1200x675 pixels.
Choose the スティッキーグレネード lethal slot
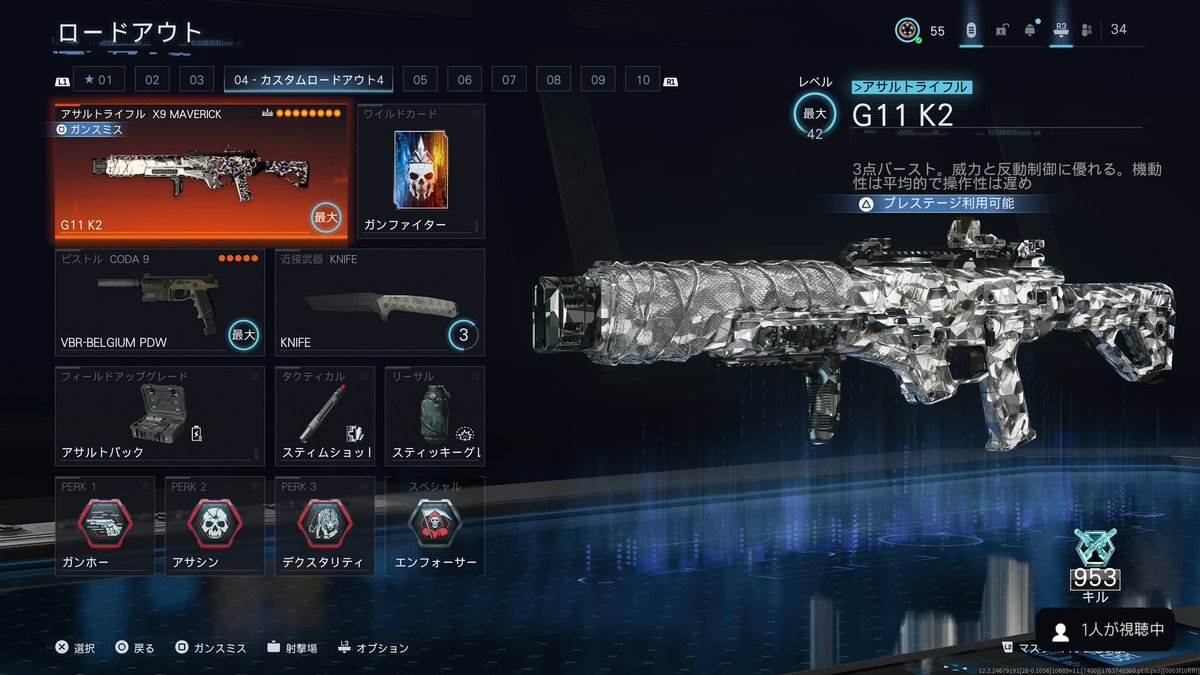[435, 416]
